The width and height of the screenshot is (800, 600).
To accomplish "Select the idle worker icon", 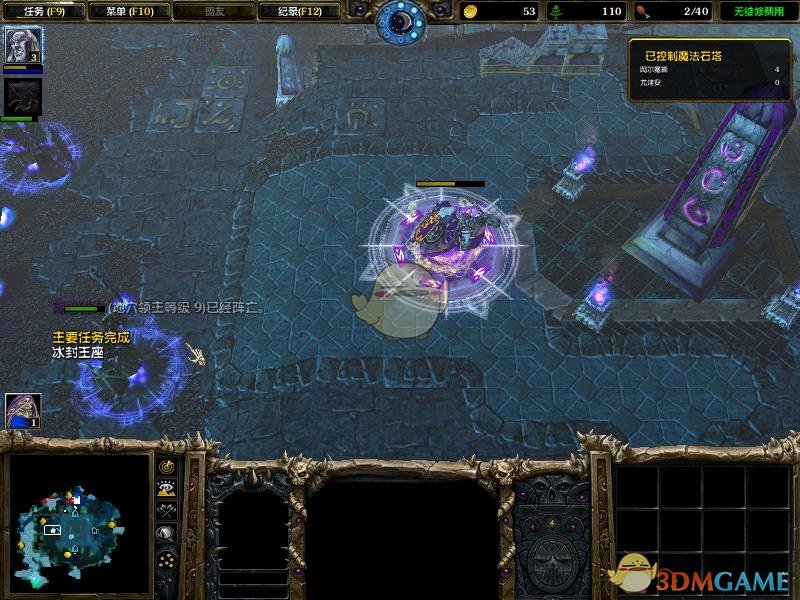I will [21, 410].
